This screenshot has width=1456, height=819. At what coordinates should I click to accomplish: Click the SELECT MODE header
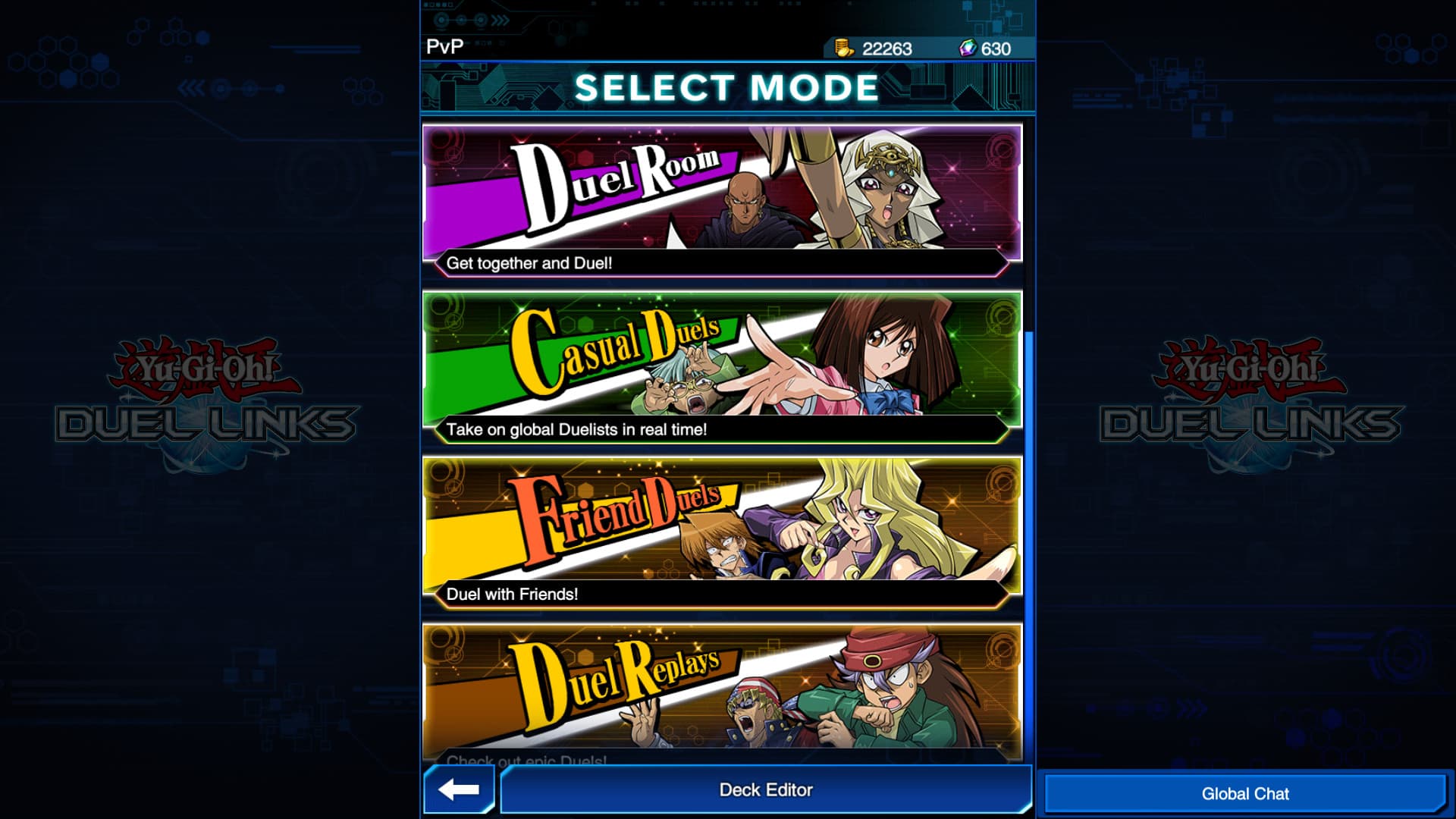pyautogui.click(x=727, y=86)
